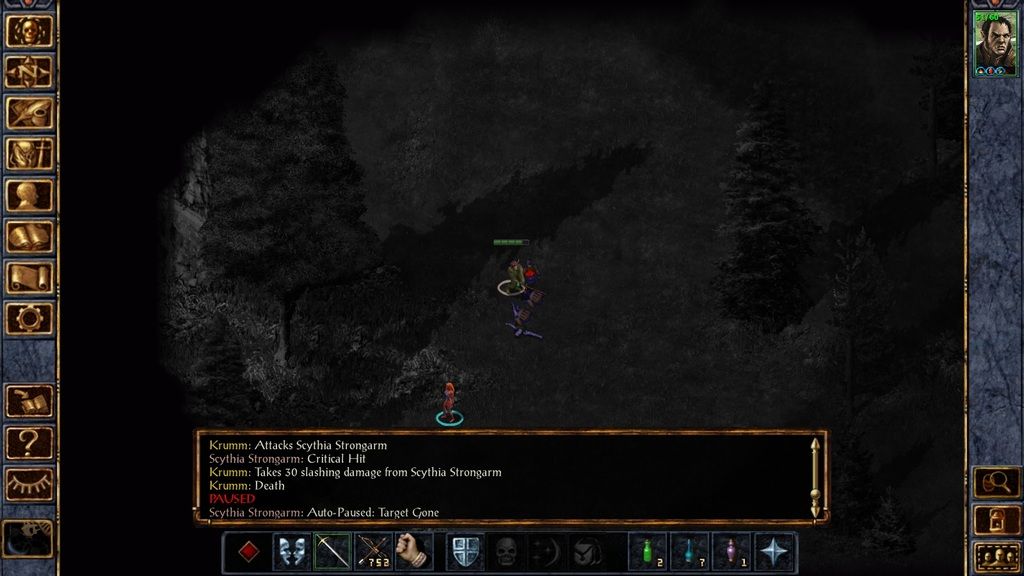Screen dimensions: 1024x576
Task: Open the character record bust icon
Action: [x=29, y=195]
